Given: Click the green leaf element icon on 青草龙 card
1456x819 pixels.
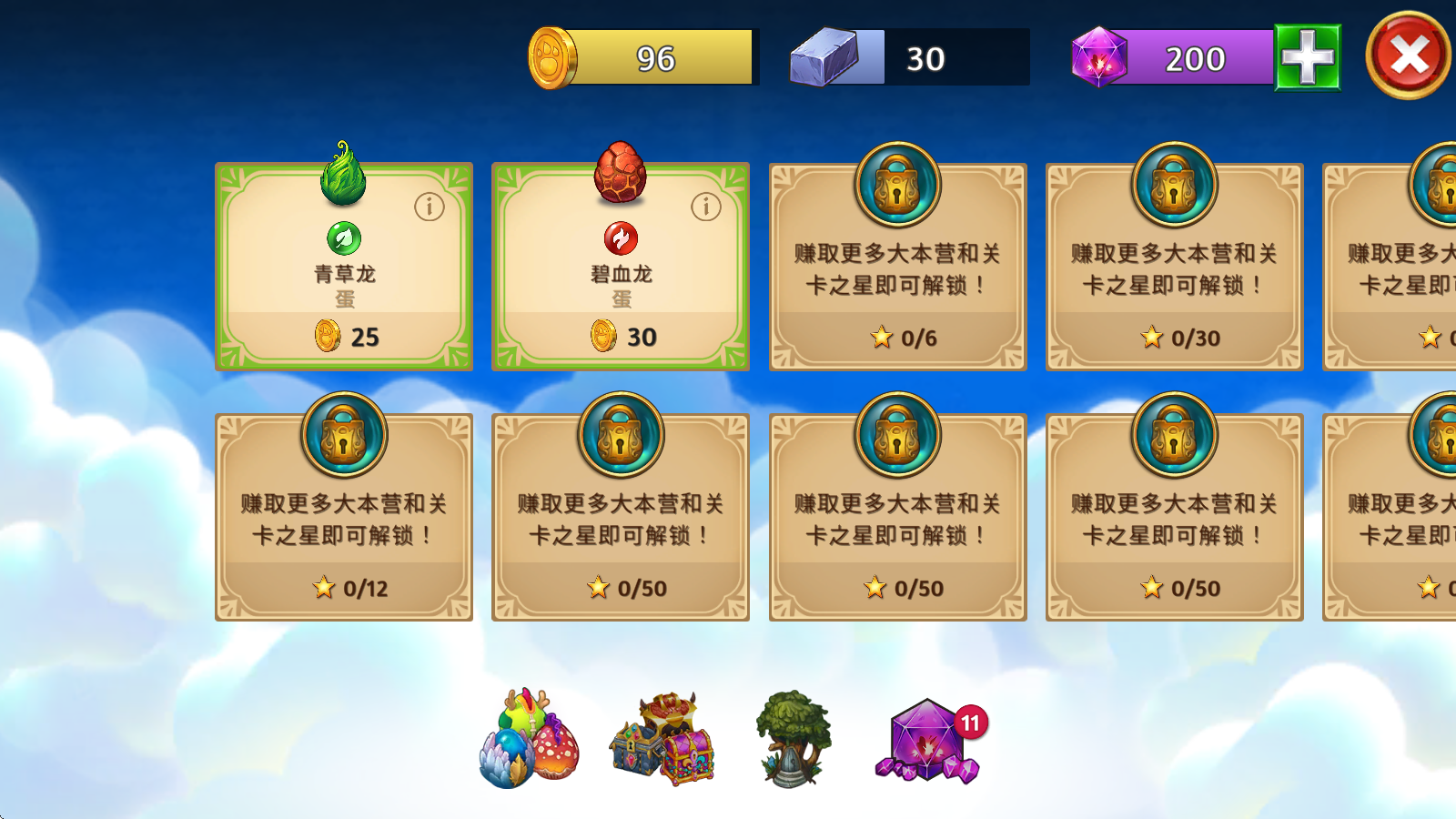Looking at the screenshot, I should (x=342, y=238).
